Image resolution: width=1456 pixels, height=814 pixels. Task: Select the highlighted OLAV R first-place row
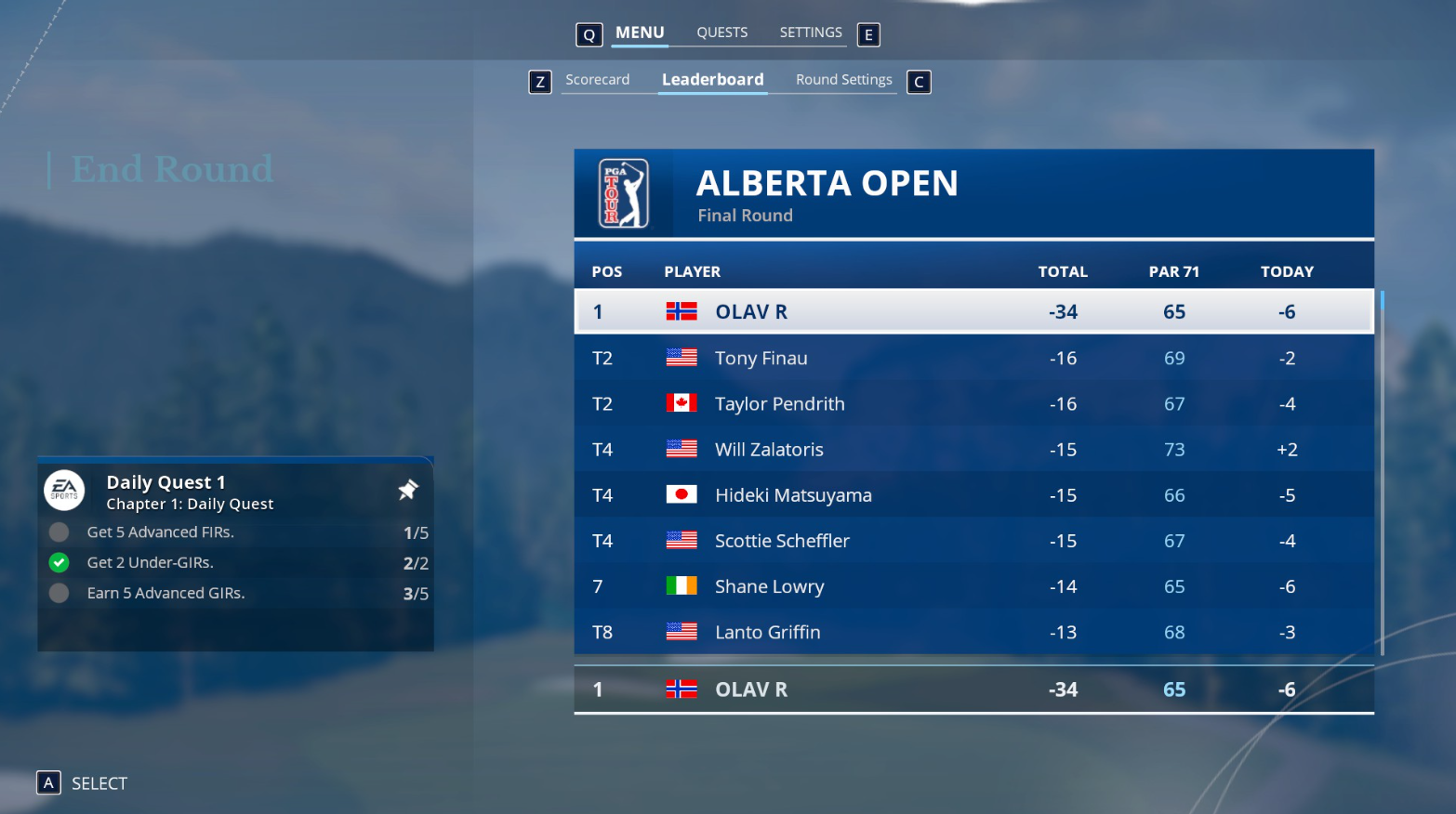click(973, 311)
